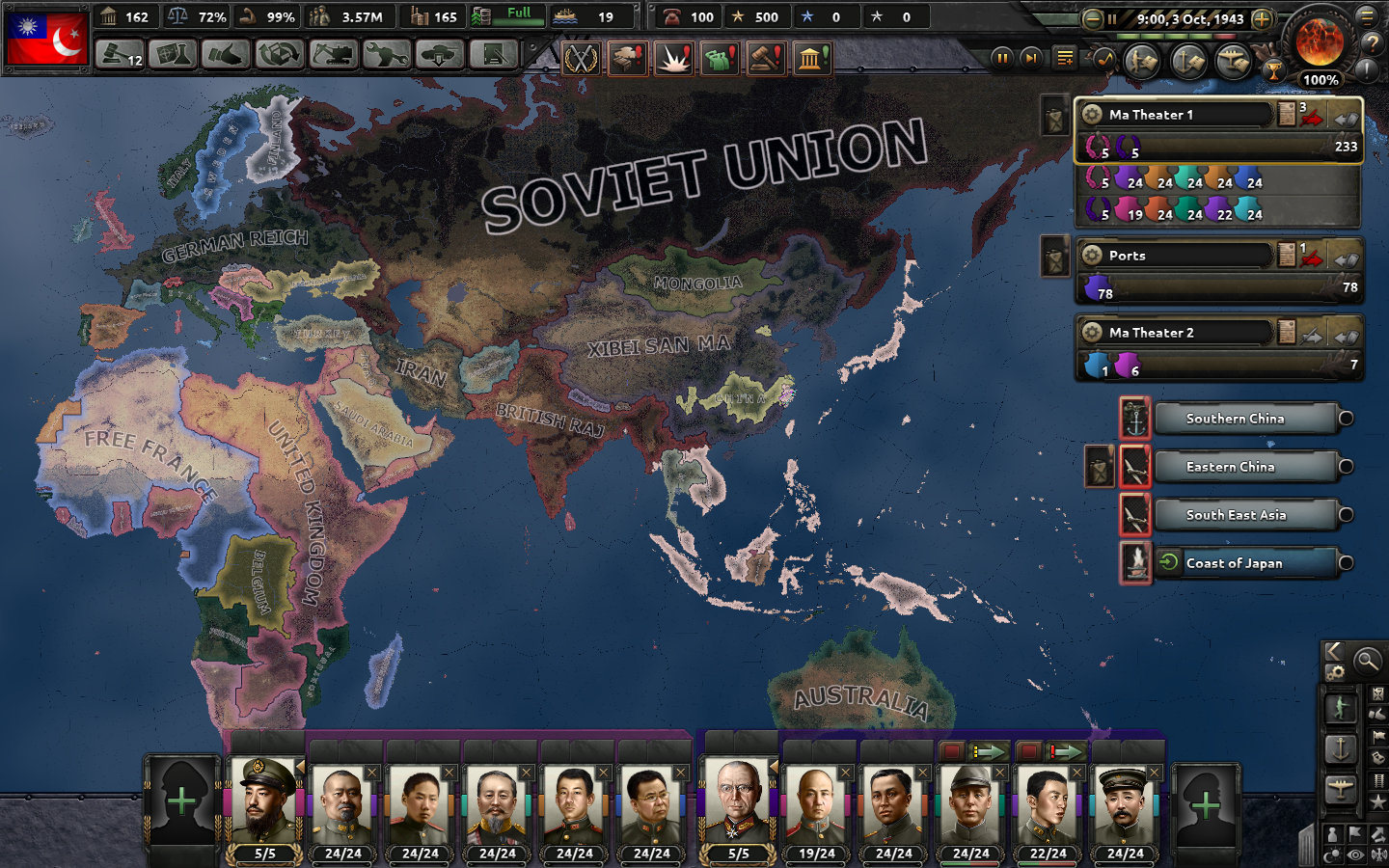Click the red equipment deficit alert
The width and height of the screenshot is (1389, 868).
coord(628,57)
